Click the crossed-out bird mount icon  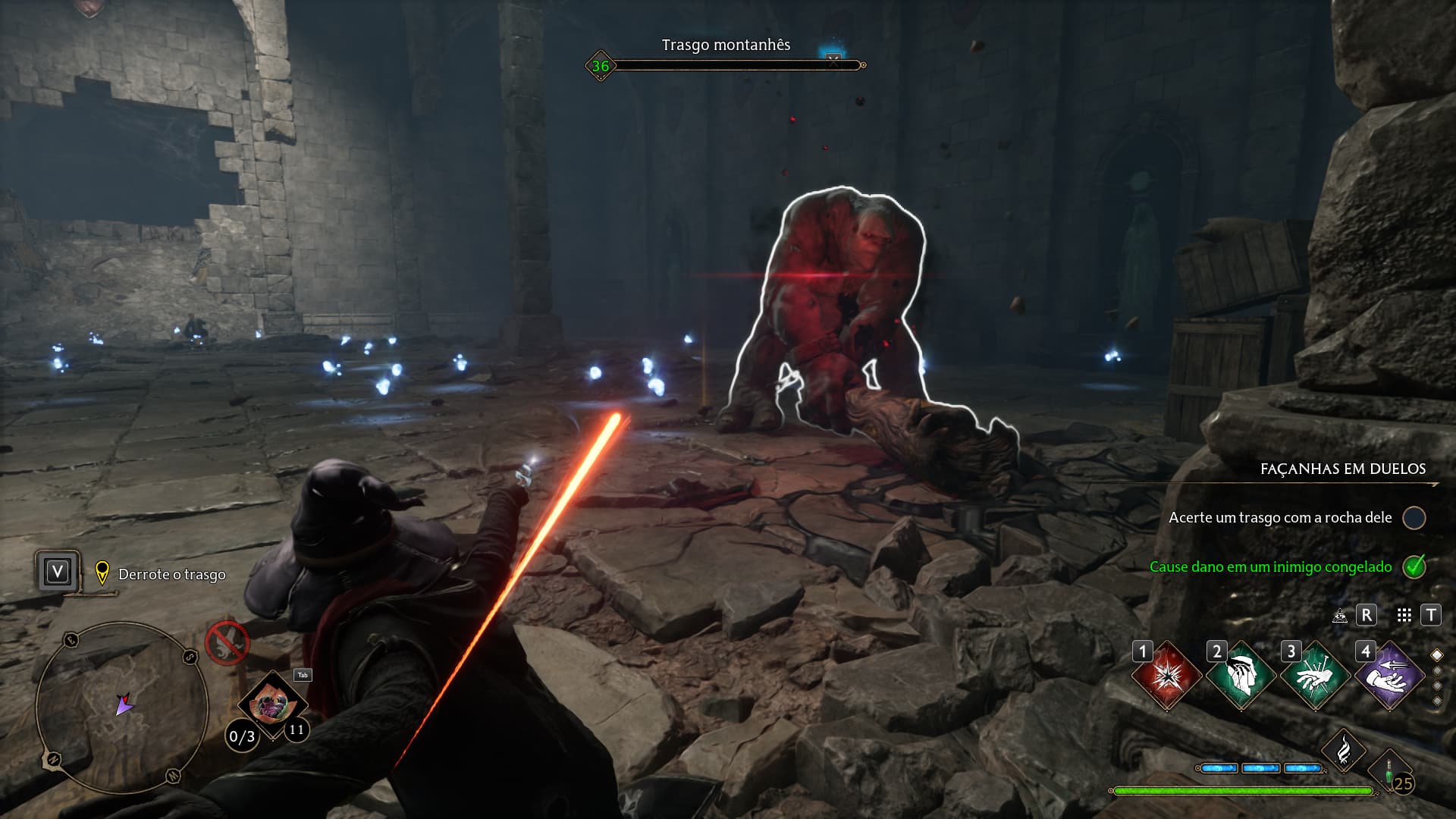click(227, 642)
